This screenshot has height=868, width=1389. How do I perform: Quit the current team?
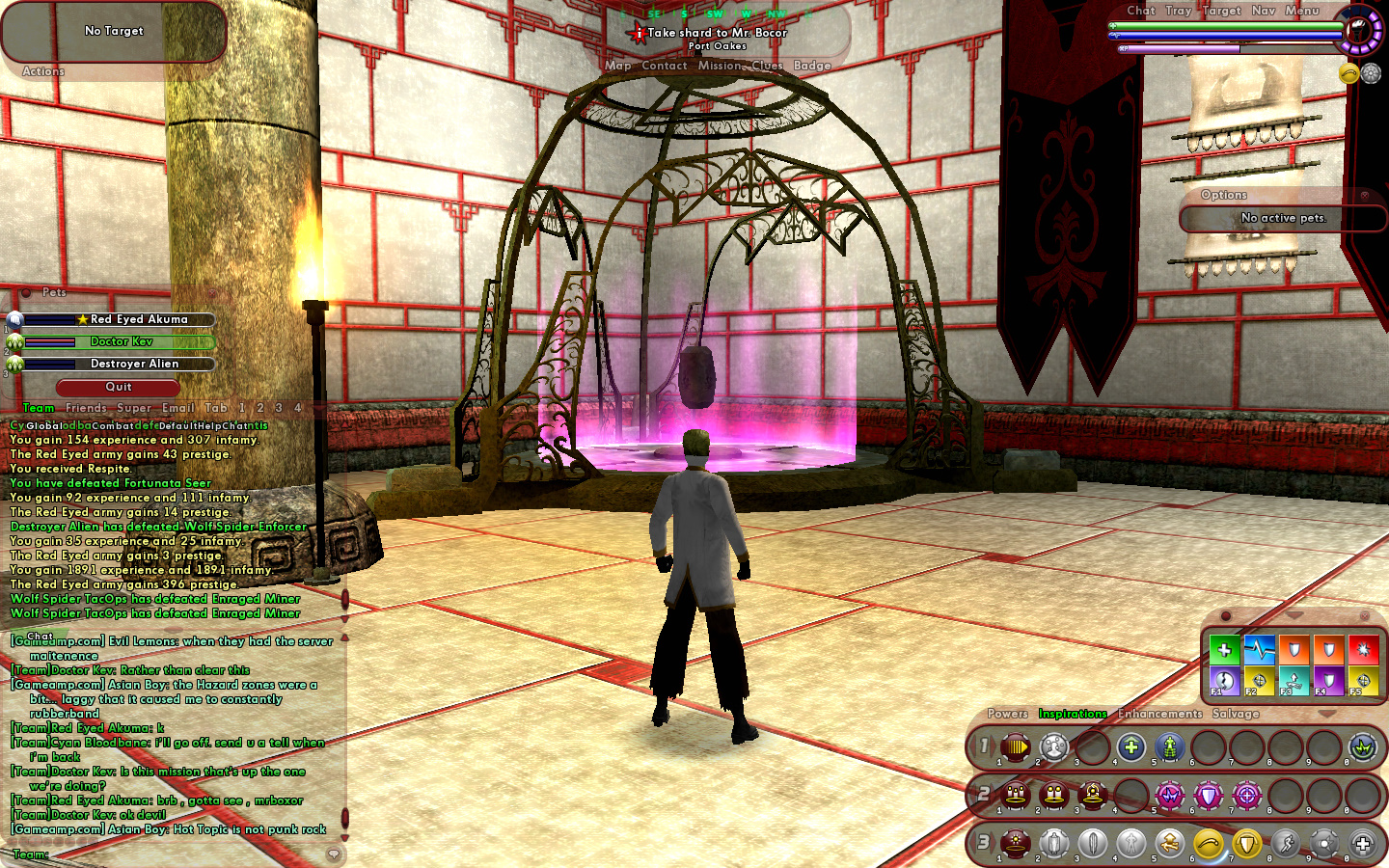point(118,387)
